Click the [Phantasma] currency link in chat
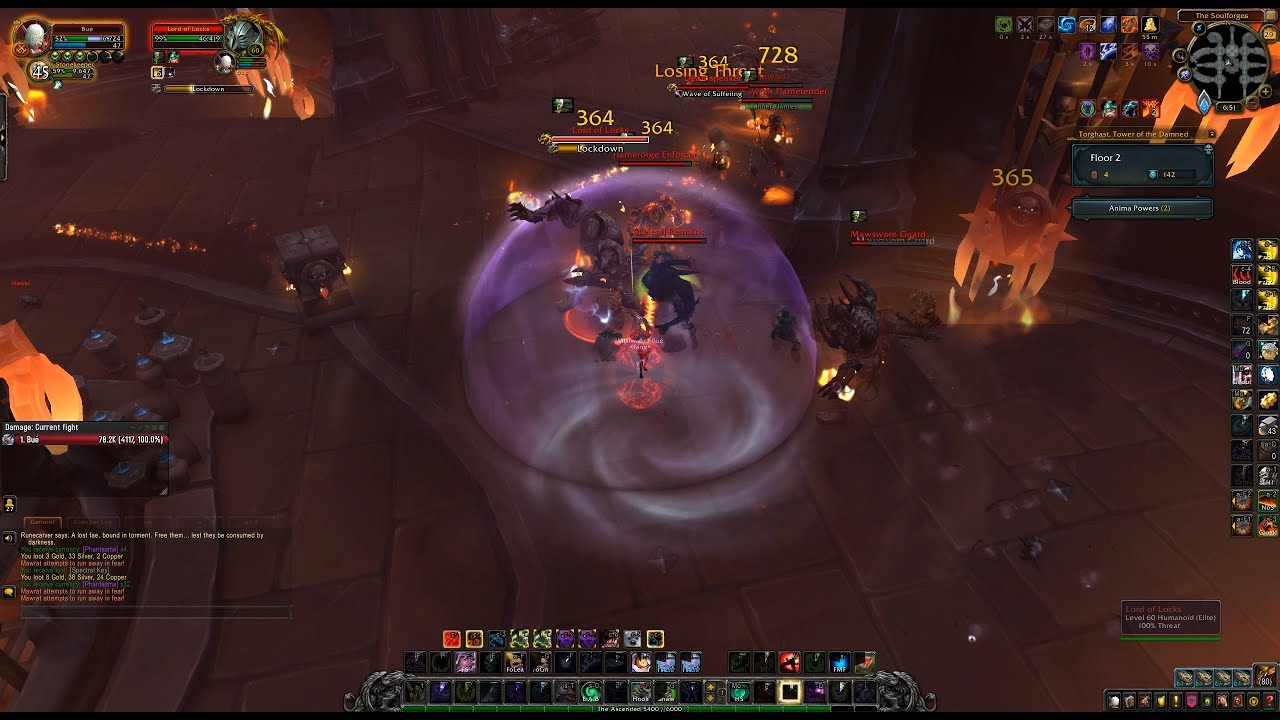Image resolution: width=1280 pixels, height=720 pixels. pyautogui.click(x=100, y=549)
